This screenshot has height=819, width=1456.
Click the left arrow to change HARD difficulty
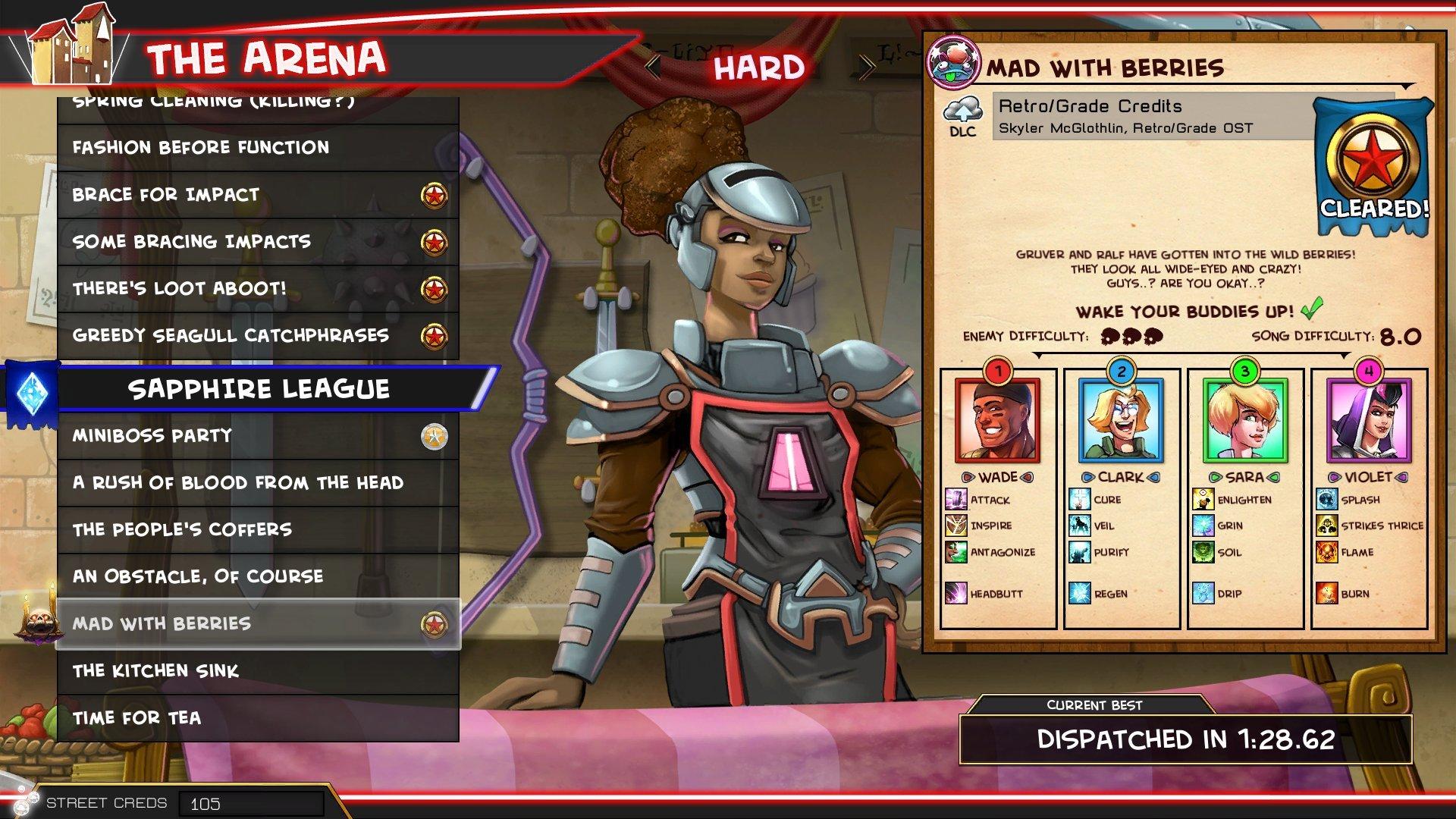click(x=654, y=66)
